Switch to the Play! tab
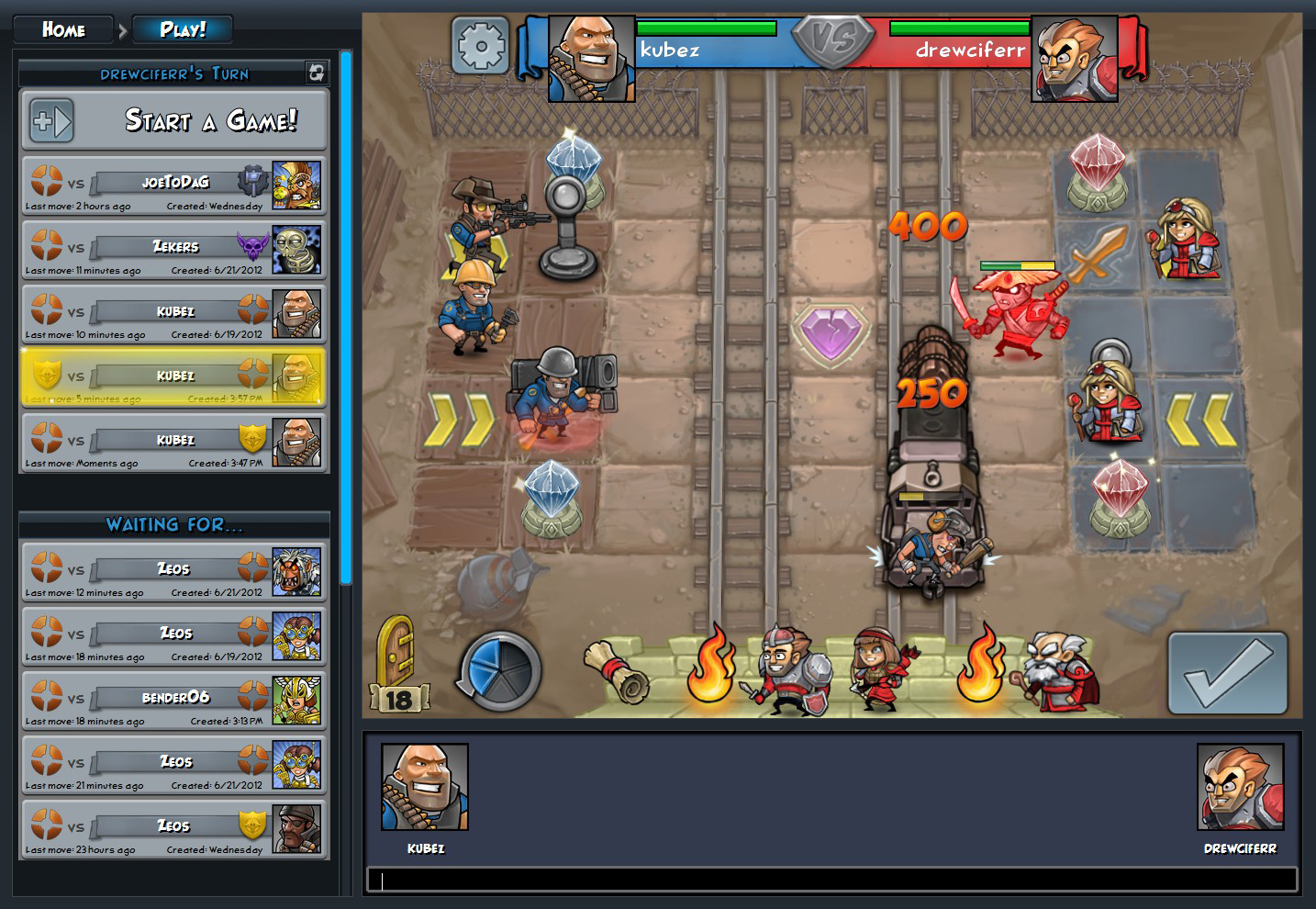Viewport: 1316px width, 909px height. click(181, 28)
